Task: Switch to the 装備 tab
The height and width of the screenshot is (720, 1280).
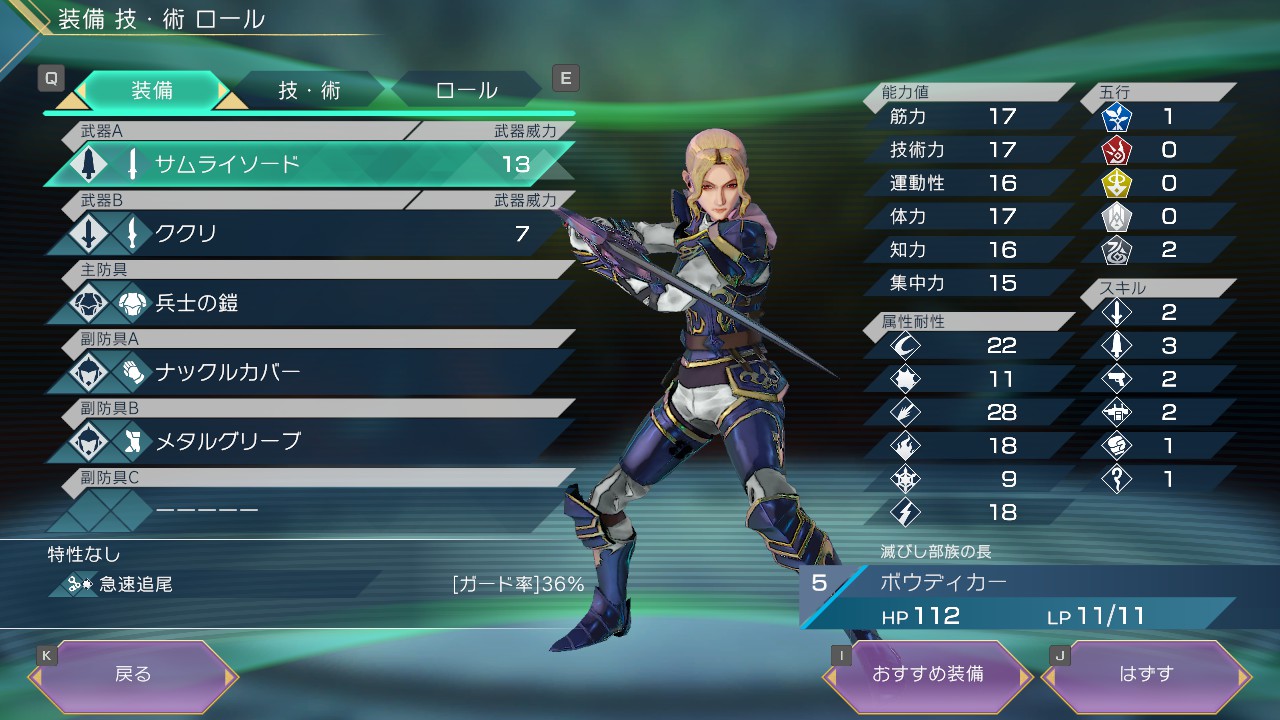Action: [152, 91]
